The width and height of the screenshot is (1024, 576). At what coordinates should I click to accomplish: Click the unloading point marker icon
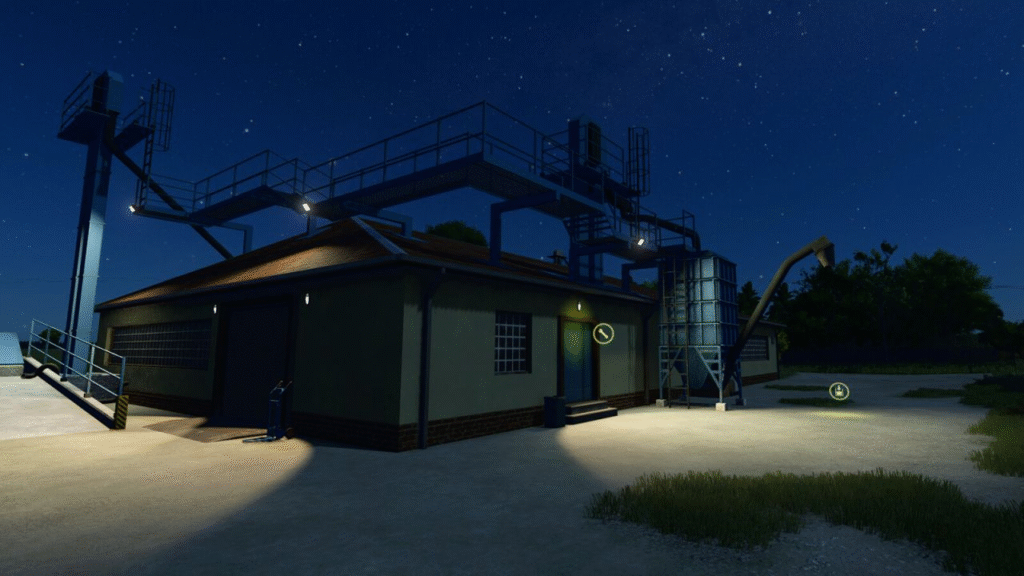839,391
